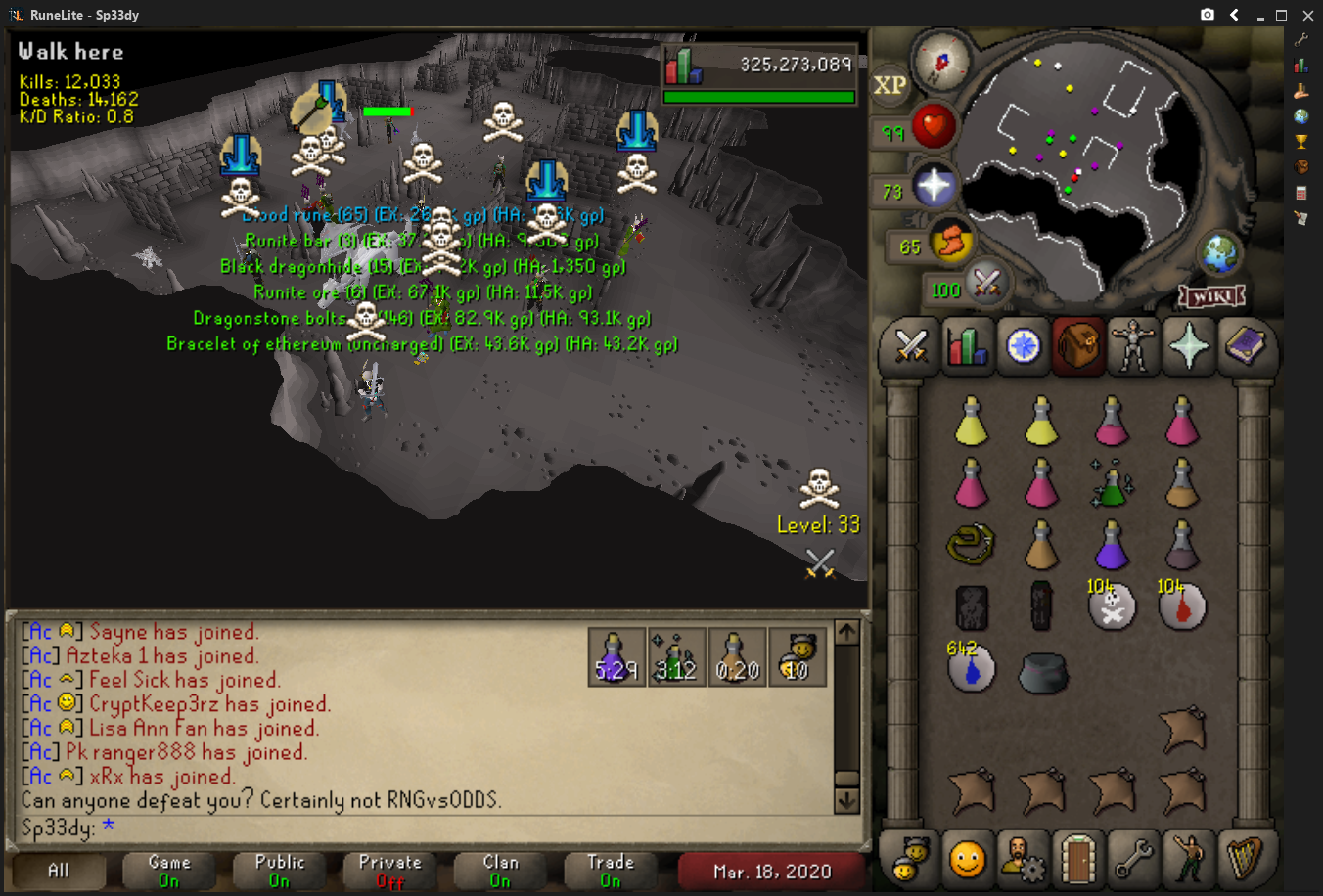Close the RuneLite window
The image size is (1323, 896).
[1307, 15]
